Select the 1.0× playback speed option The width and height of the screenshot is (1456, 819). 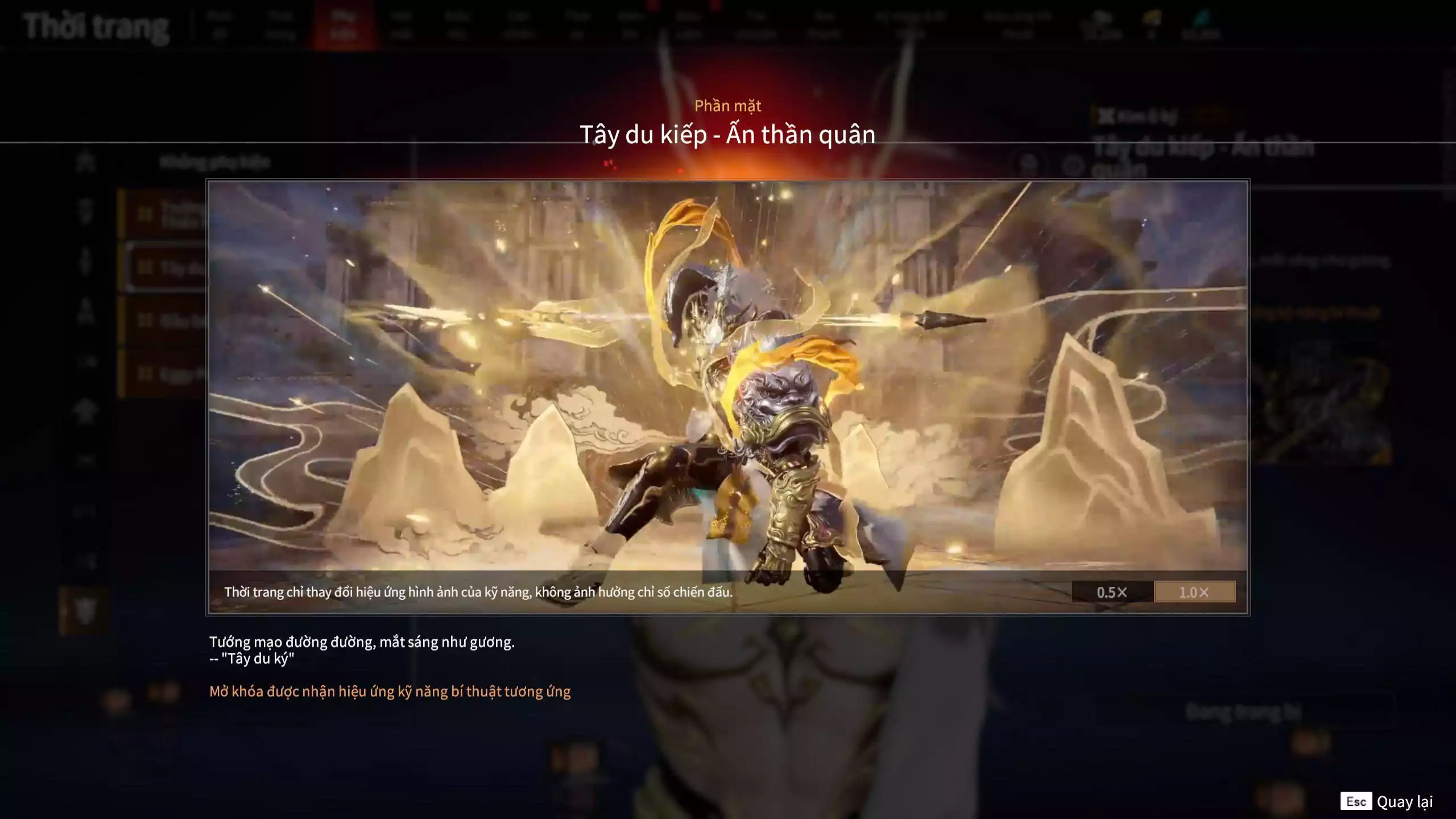(x=1194, y=591)
